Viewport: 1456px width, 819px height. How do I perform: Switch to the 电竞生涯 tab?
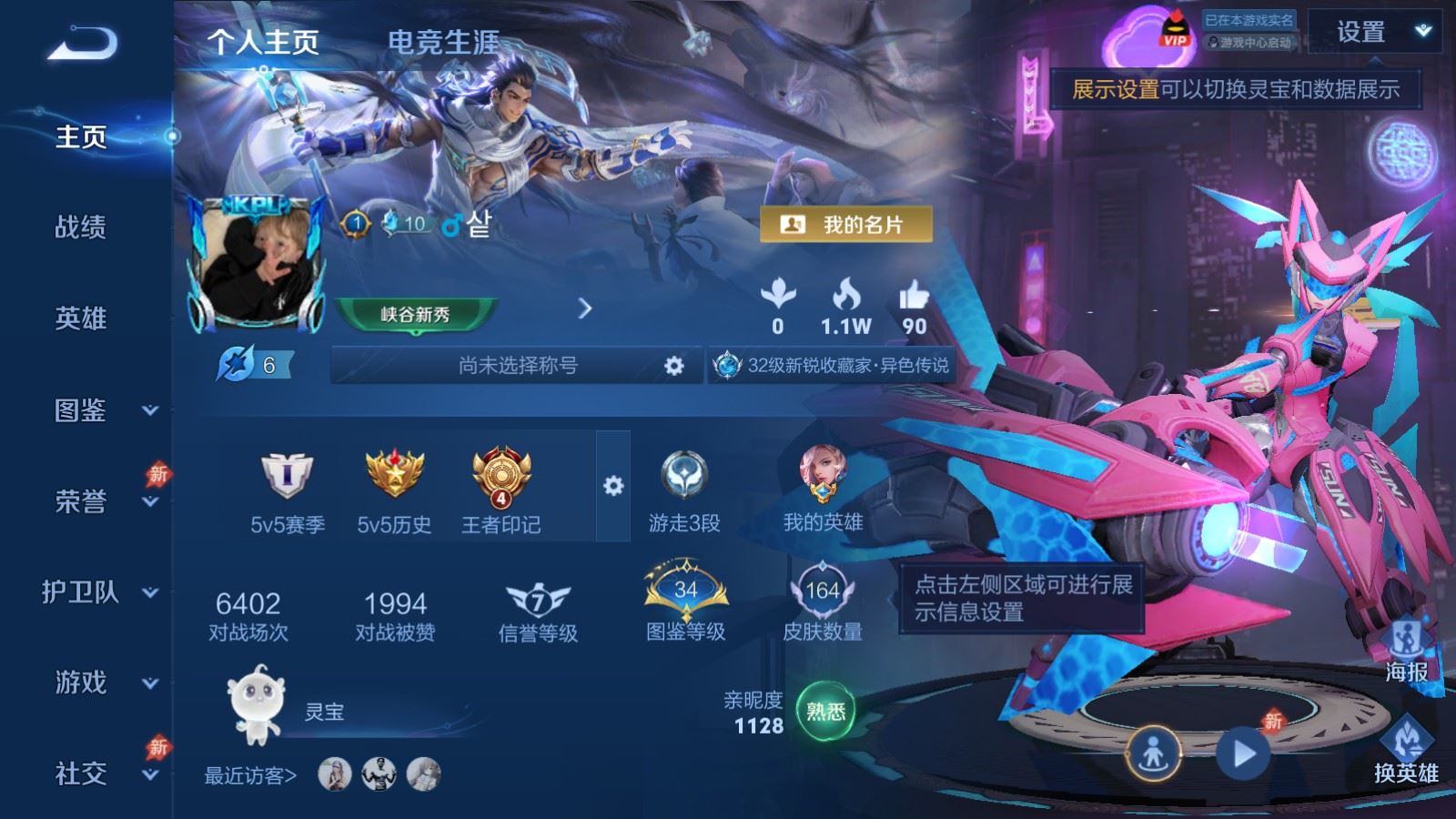tap(443, 42)
